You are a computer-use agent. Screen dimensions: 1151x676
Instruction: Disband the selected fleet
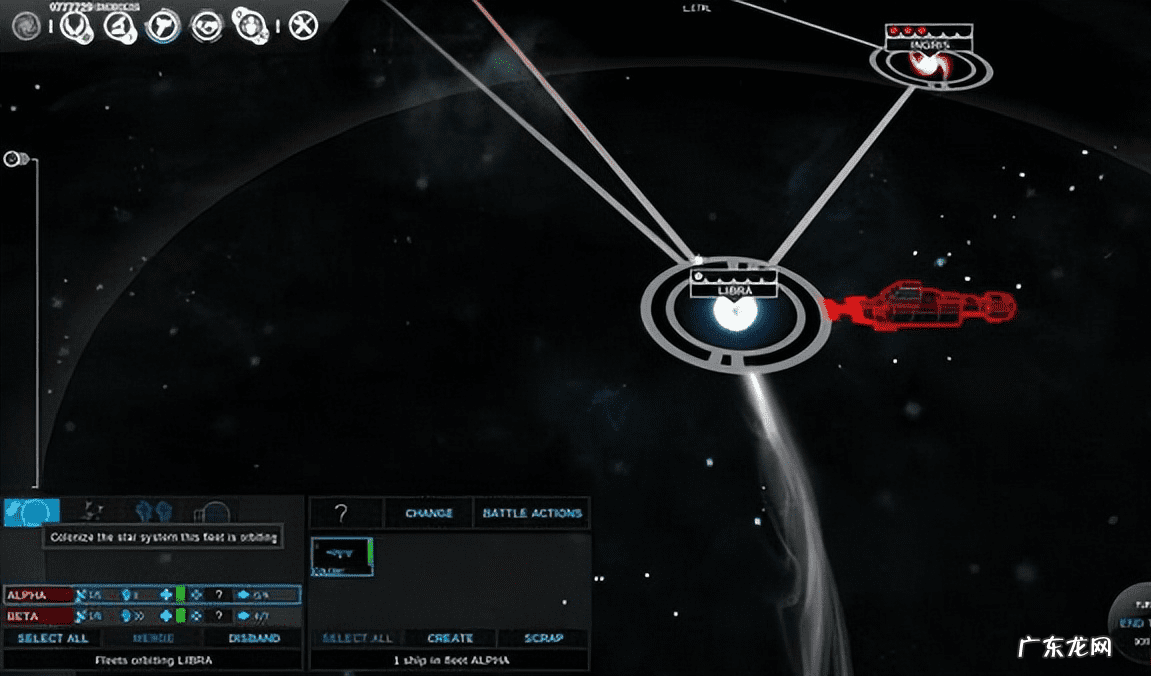coord(254,638)
